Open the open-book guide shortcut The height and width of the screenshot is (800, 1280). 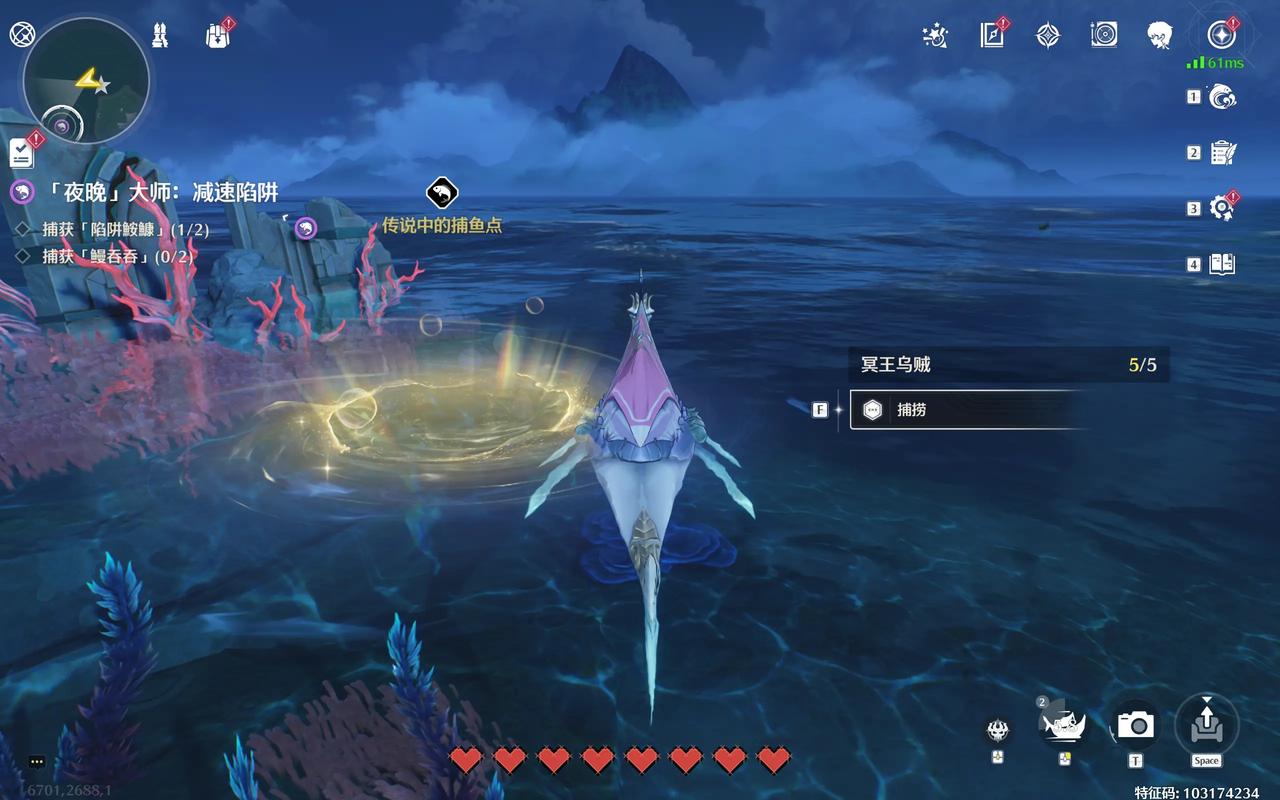coord(1223,264)
